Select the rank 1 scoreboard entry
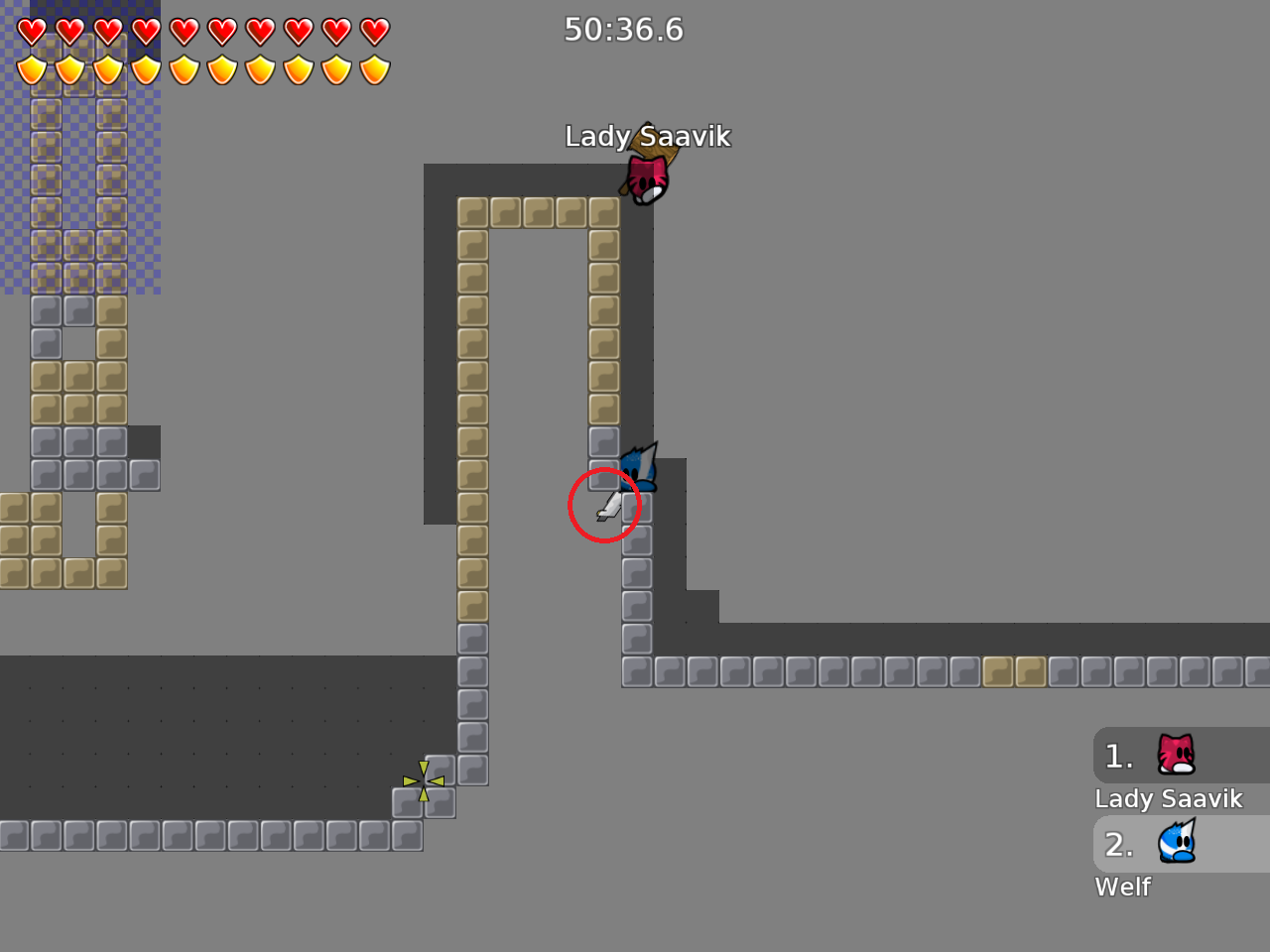The width and height of the screenshot is (1270, 952). [x=1119, y=756]
